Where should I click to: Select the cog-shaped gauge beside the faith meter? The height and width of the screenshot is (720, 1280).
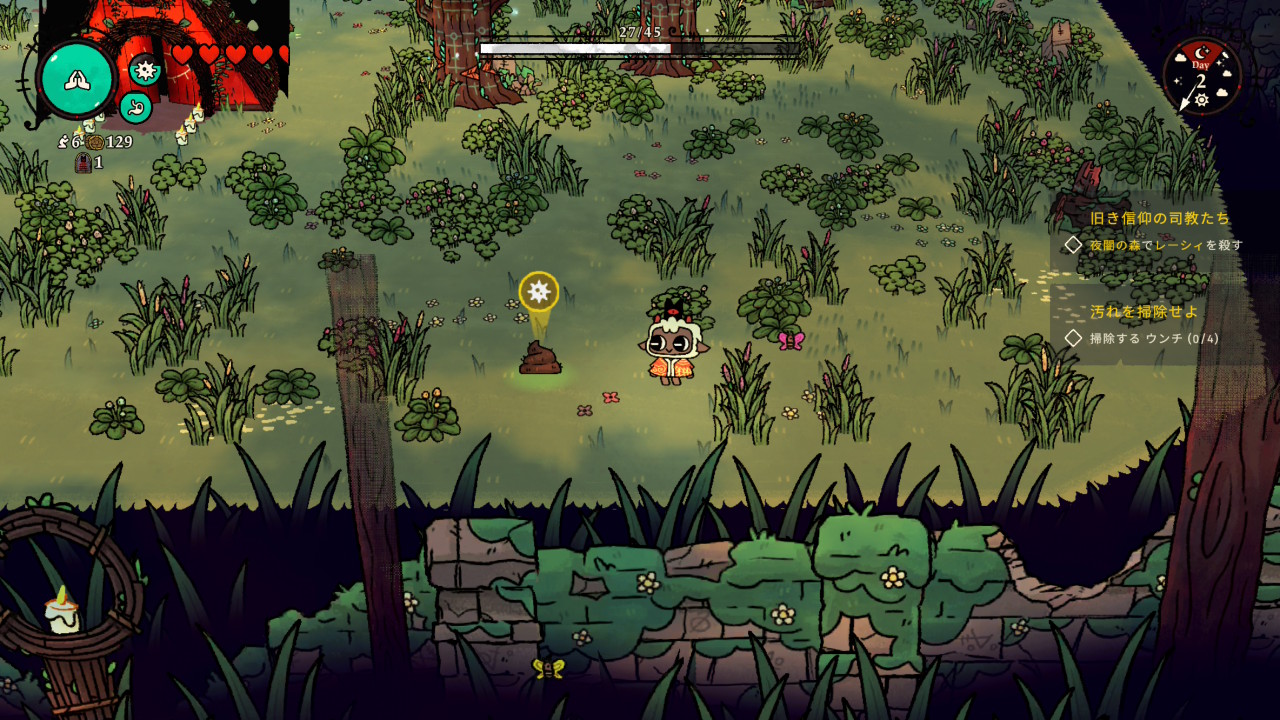coord(145,69)
